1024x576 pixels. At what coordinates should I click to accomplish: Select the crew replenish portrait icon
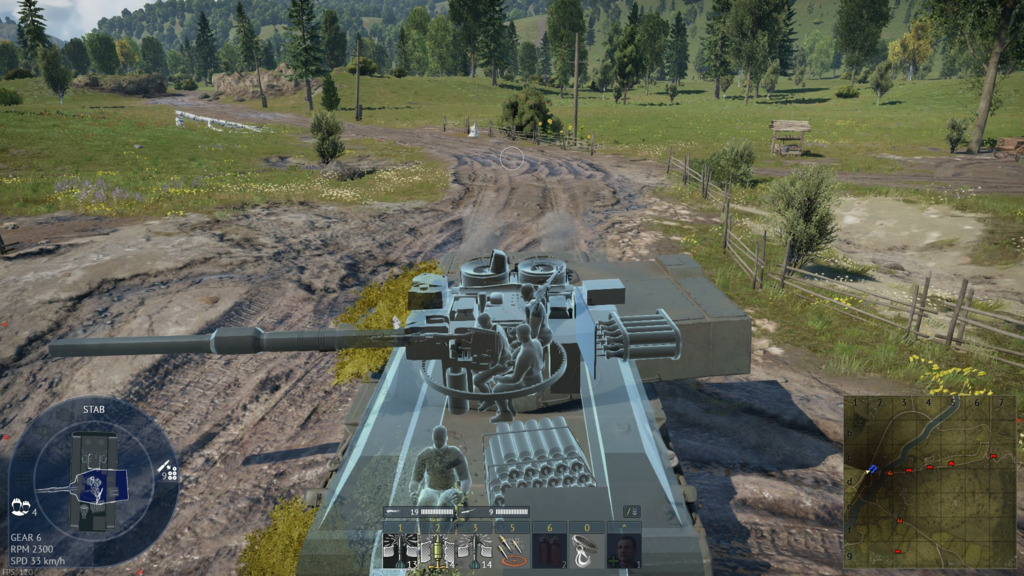[626, 550]
